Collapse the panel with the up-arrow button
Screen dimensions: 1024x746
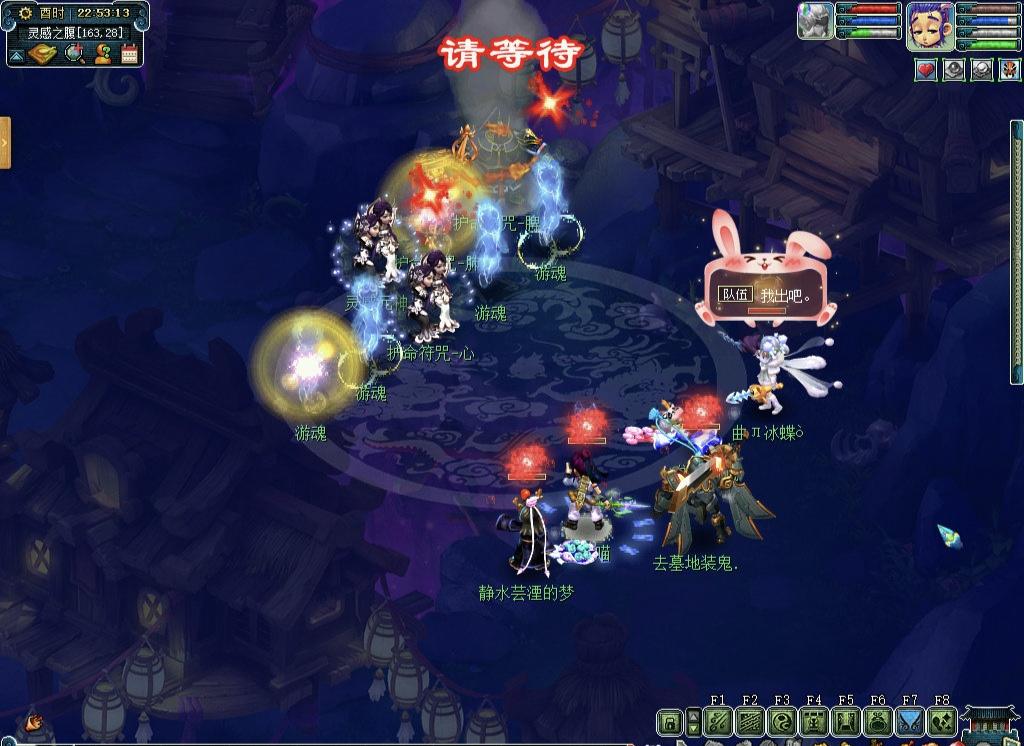click(17, 55)
